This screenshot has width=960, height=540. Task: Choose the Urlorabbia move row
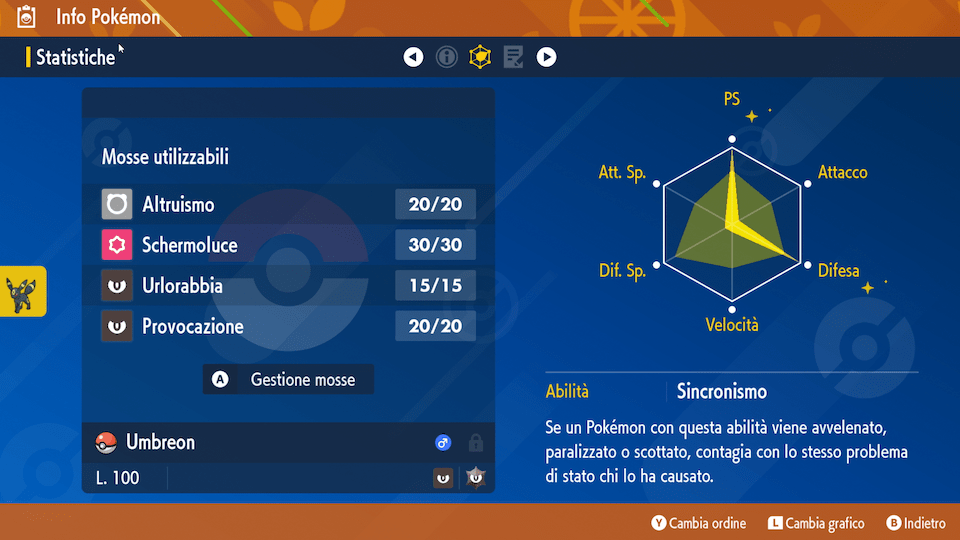point(288,286)
